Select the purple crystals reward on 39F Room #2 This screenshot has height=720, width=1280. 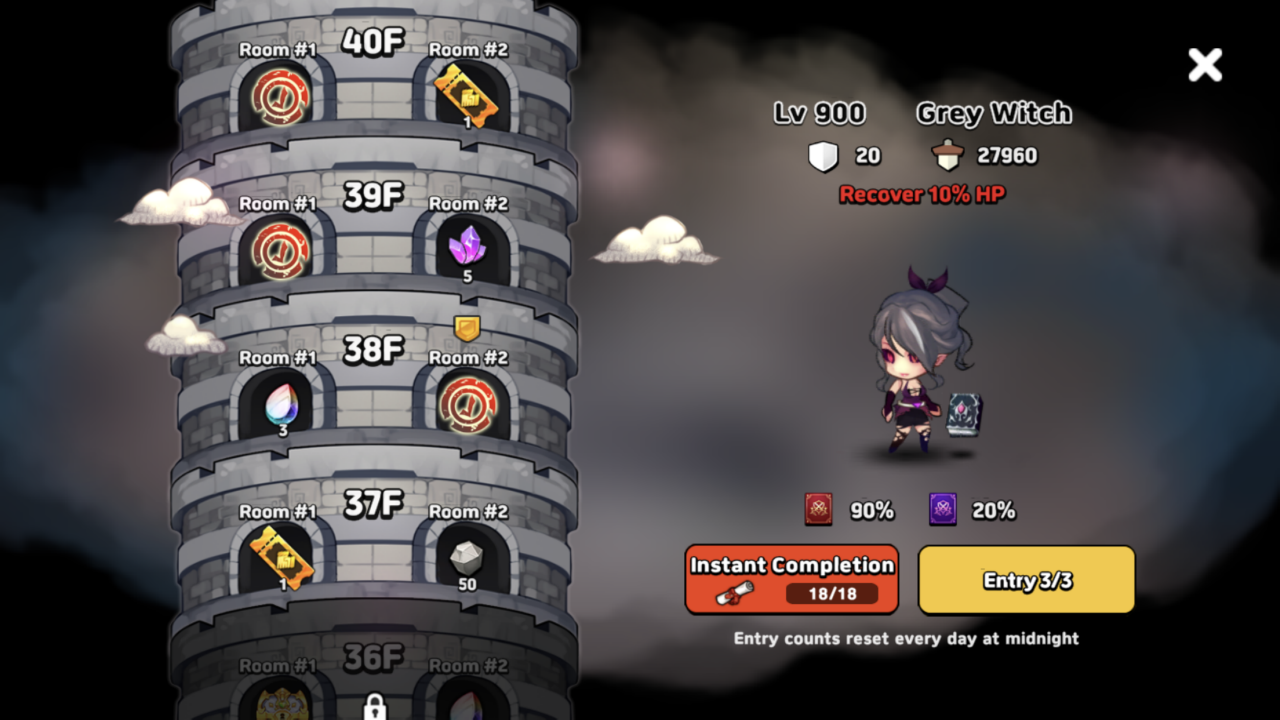pyautogui.click(x=466, y=245)
